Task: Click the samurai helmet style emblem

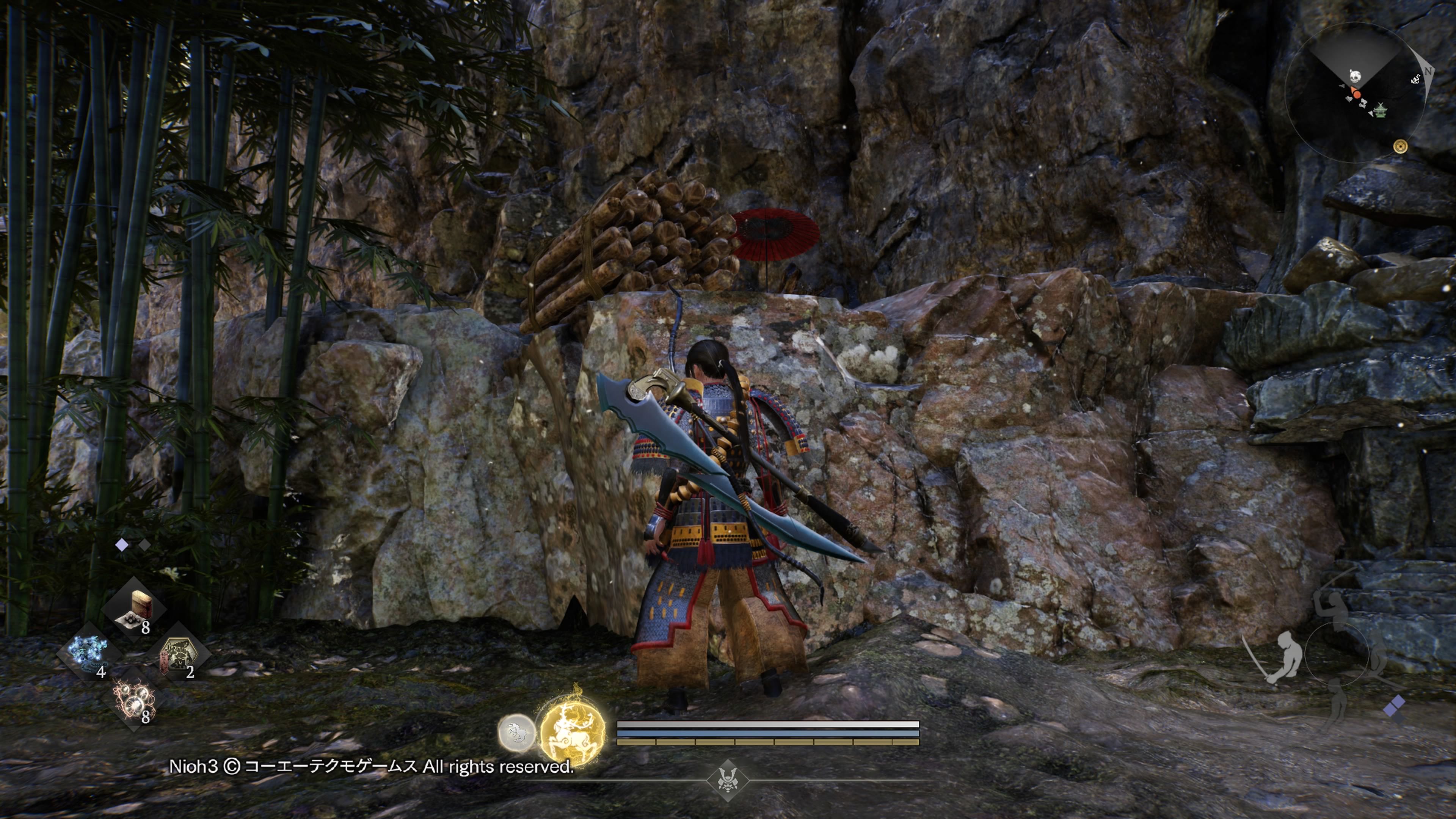Action: (x=728, y=781)
